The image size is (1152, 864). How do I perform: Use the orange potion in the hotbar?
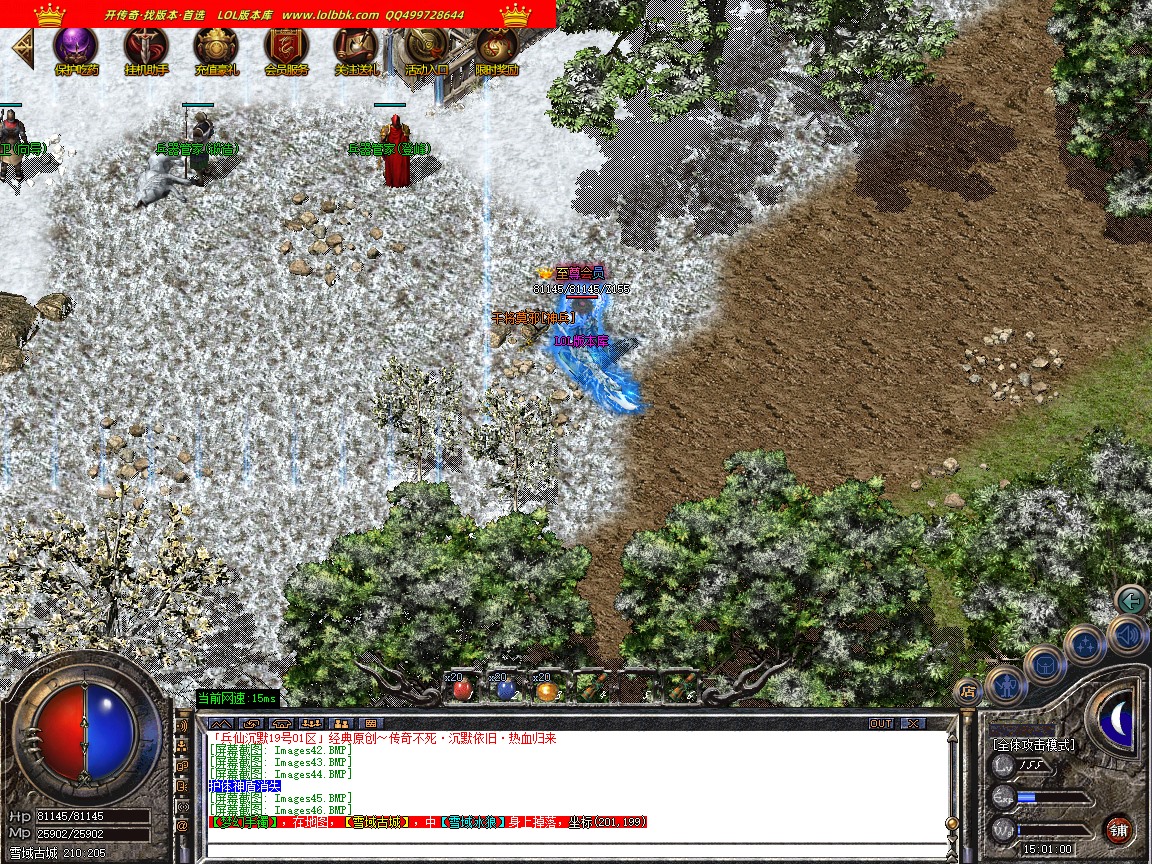coord(546,689)
